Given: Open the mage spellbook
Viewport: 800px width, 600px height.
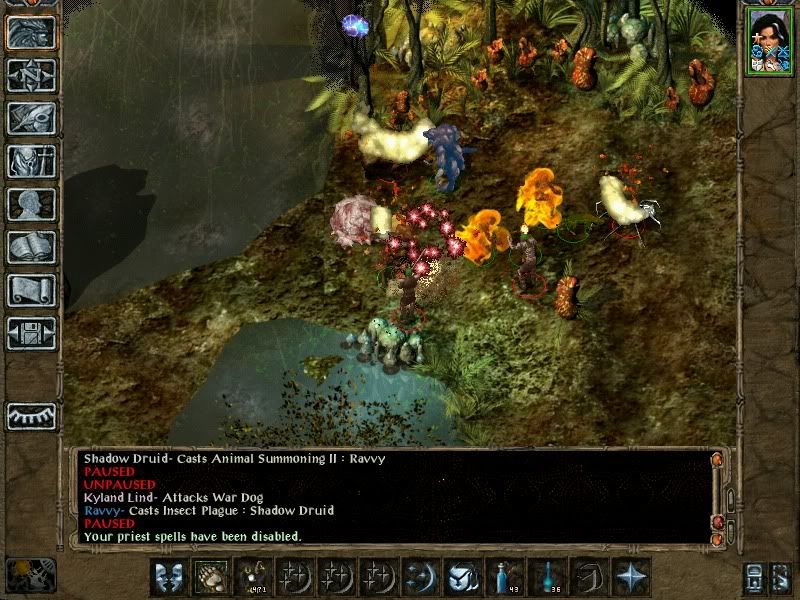Looking at the screenshot, I should point(31,247).
